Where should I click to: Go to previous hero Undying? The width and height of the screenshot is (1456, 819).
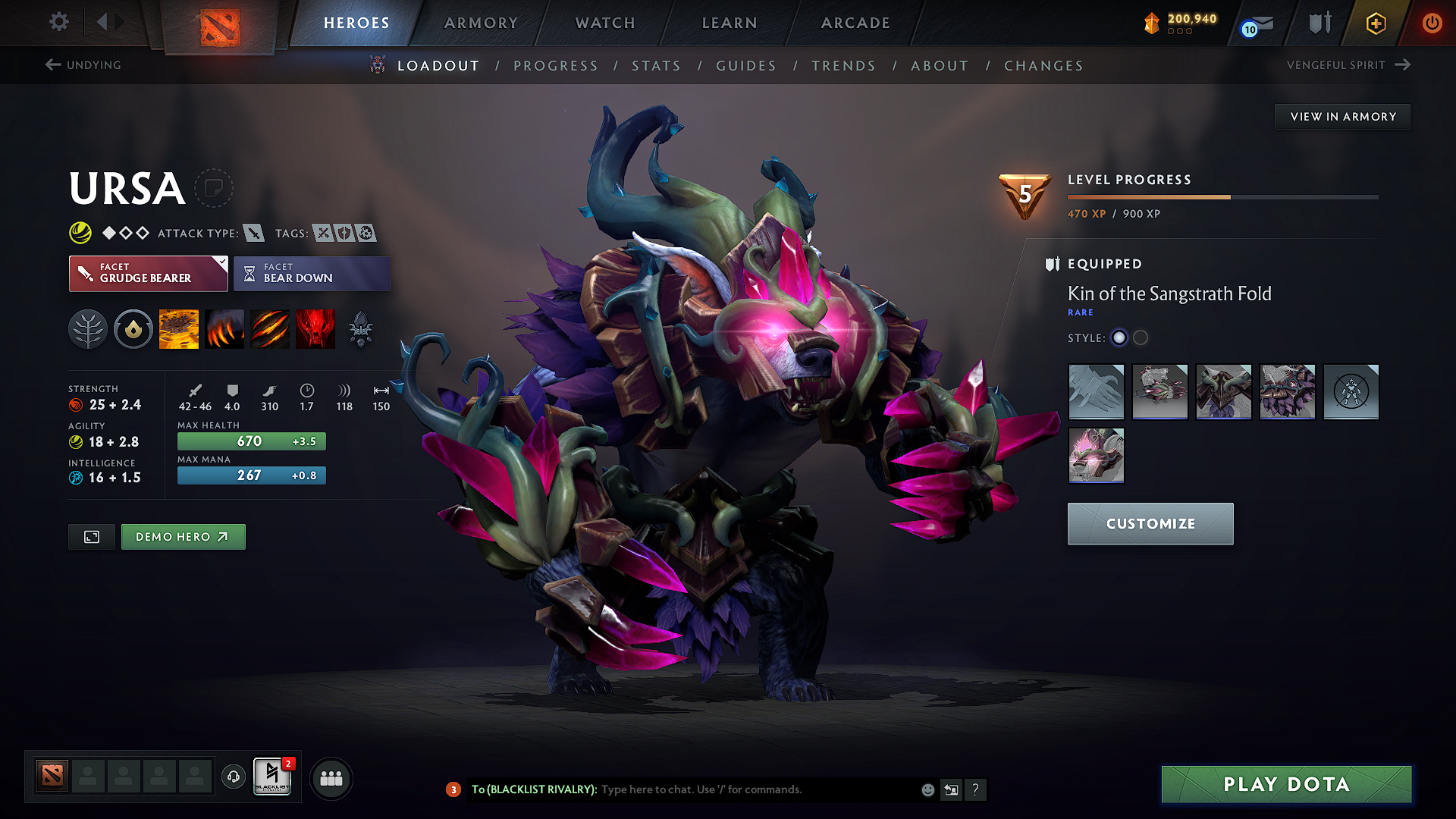coord(83,65)
